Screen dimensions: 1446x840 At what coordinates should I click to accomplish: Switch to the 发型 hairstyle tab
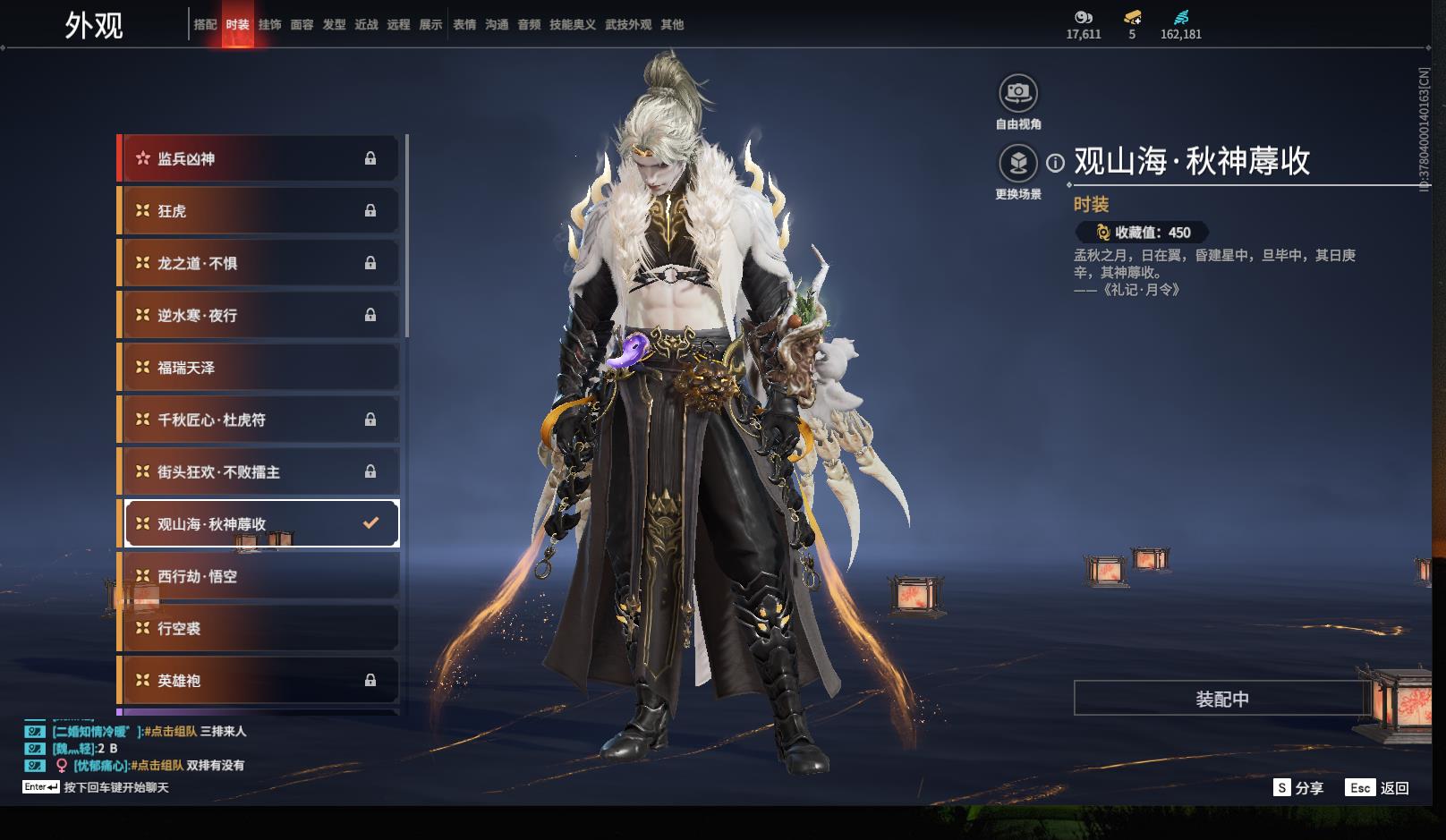tap(334, 25)
